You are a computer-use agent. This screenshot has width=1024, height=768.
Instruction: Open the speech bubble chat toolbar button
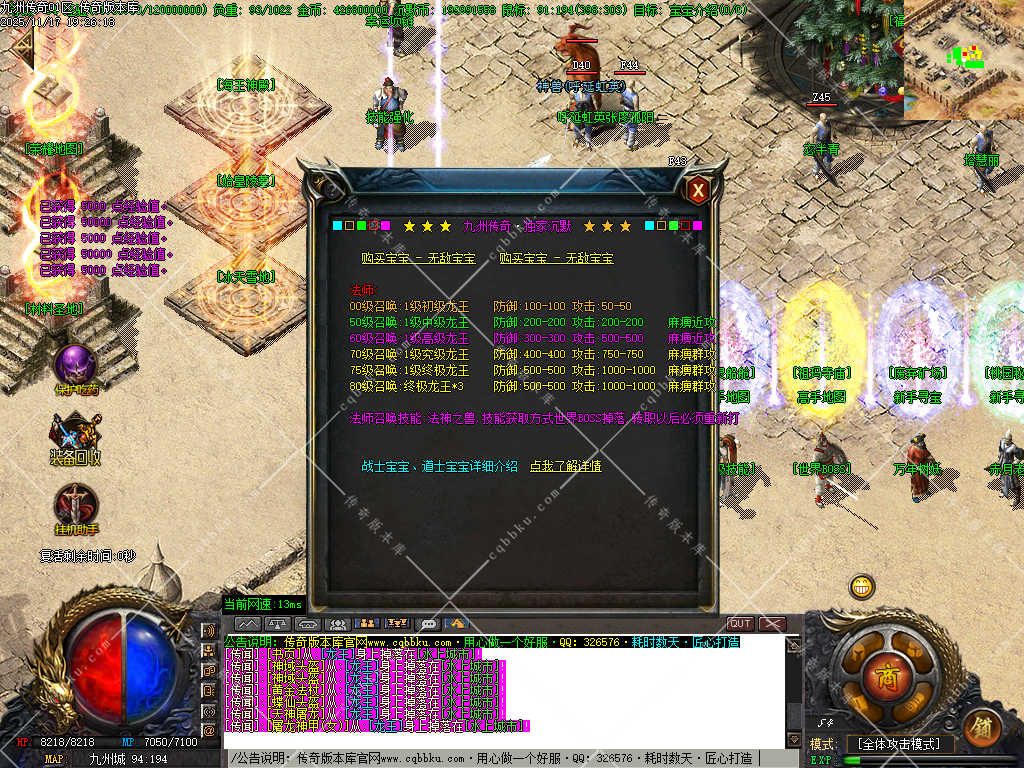(429, 624)
